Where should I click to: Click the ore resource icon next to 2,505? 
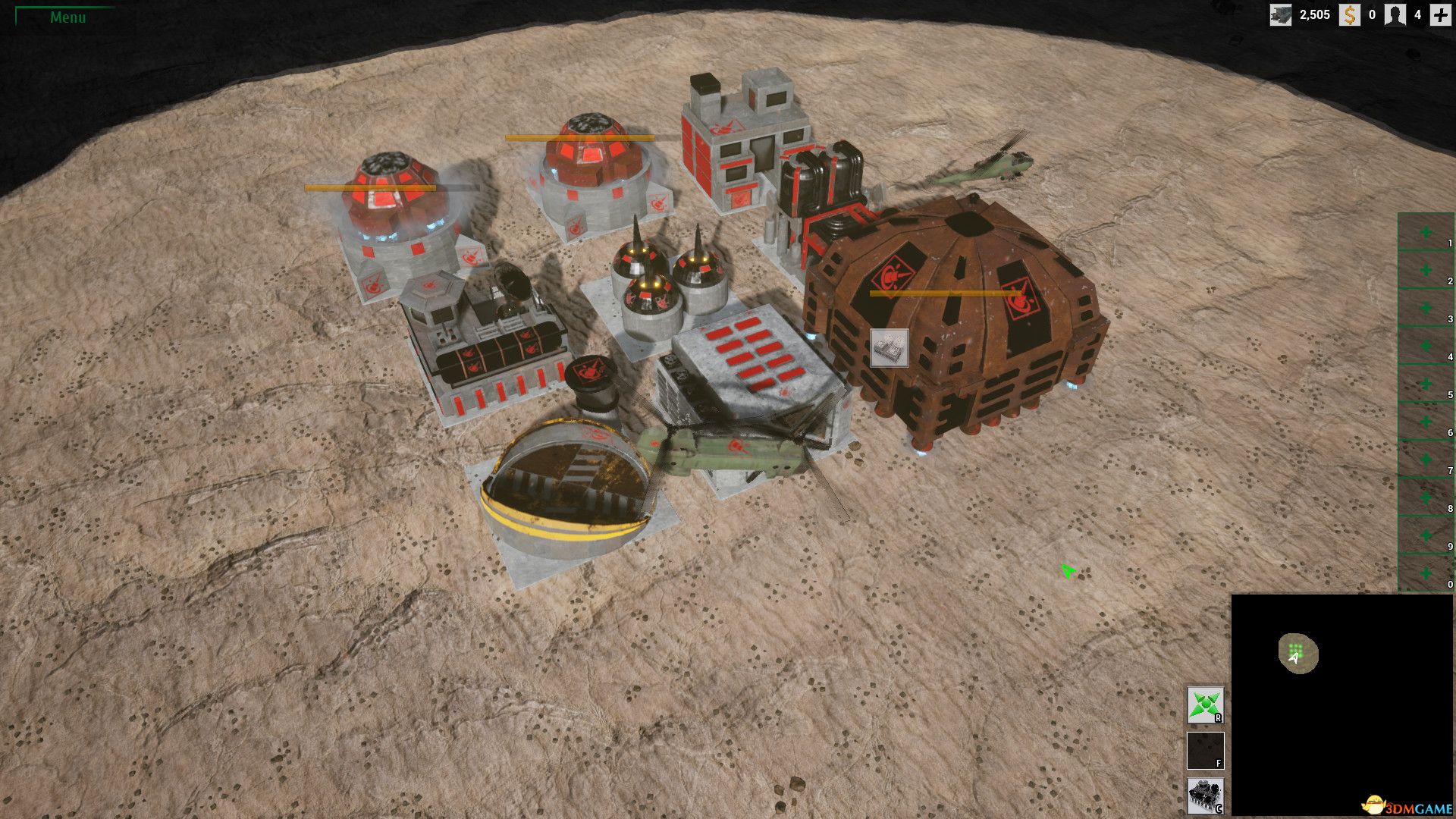1281,14
